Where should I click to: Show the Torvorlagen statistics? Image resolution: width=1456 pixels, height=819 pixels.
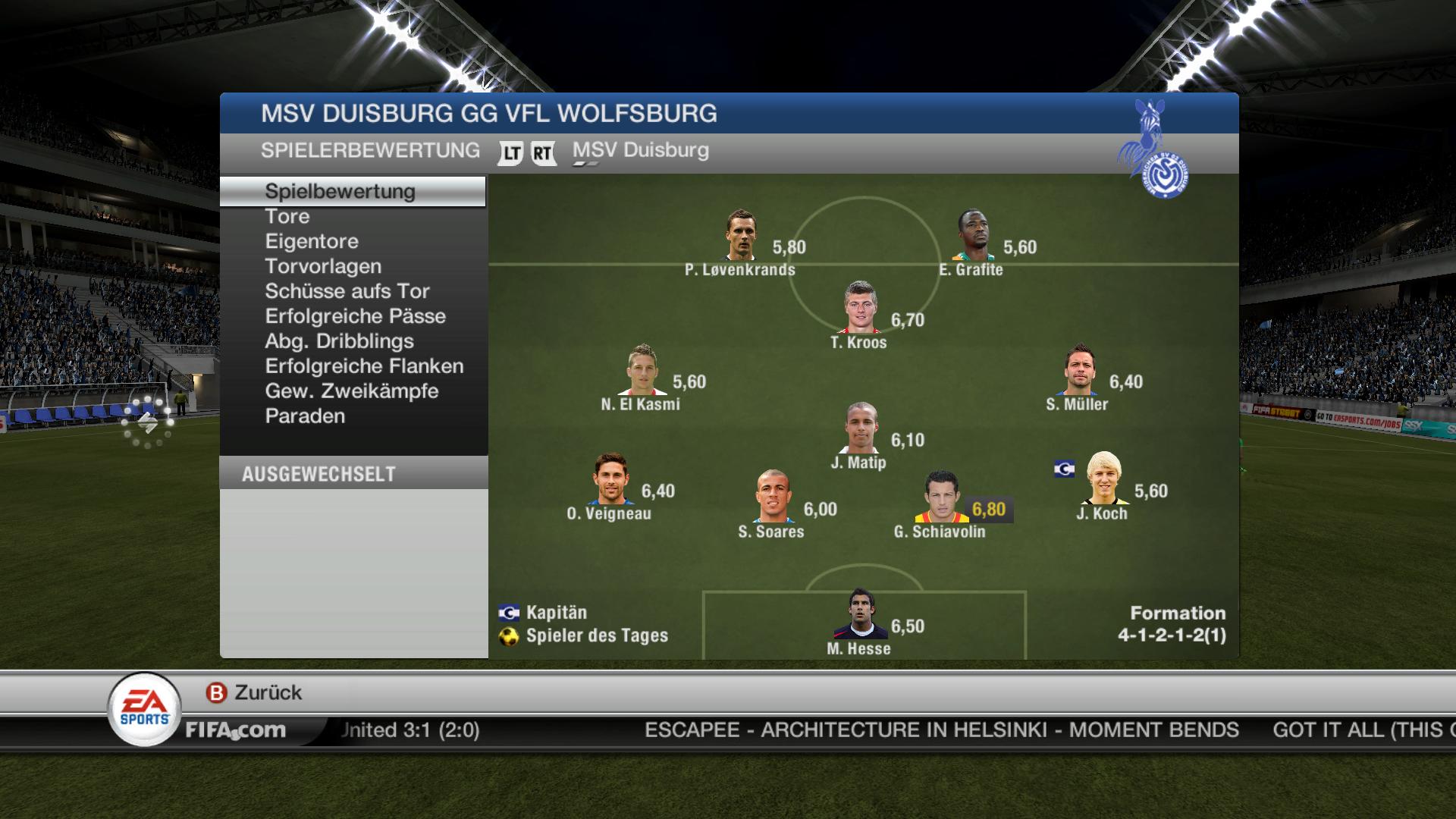click(323, 267)
